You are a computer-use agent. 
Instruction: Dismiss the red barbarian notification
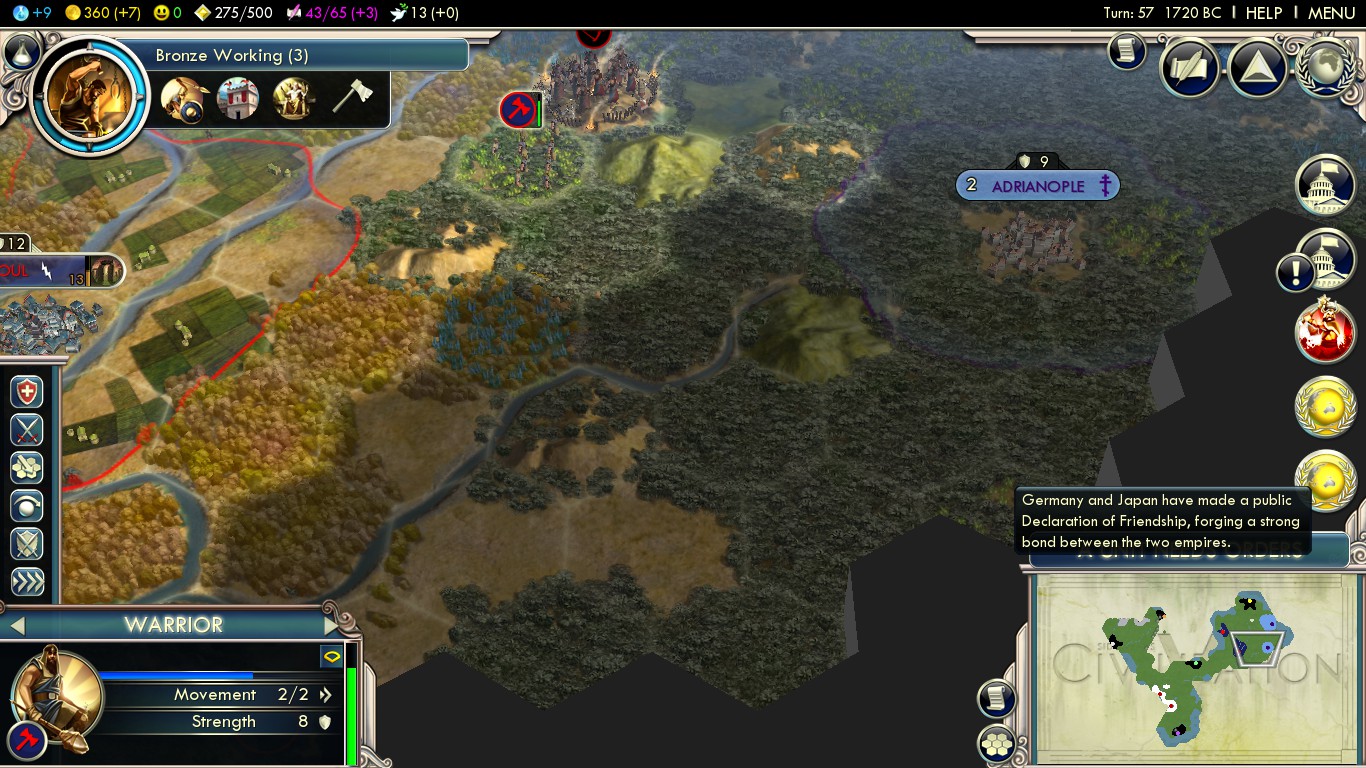tap(1325, 331)
